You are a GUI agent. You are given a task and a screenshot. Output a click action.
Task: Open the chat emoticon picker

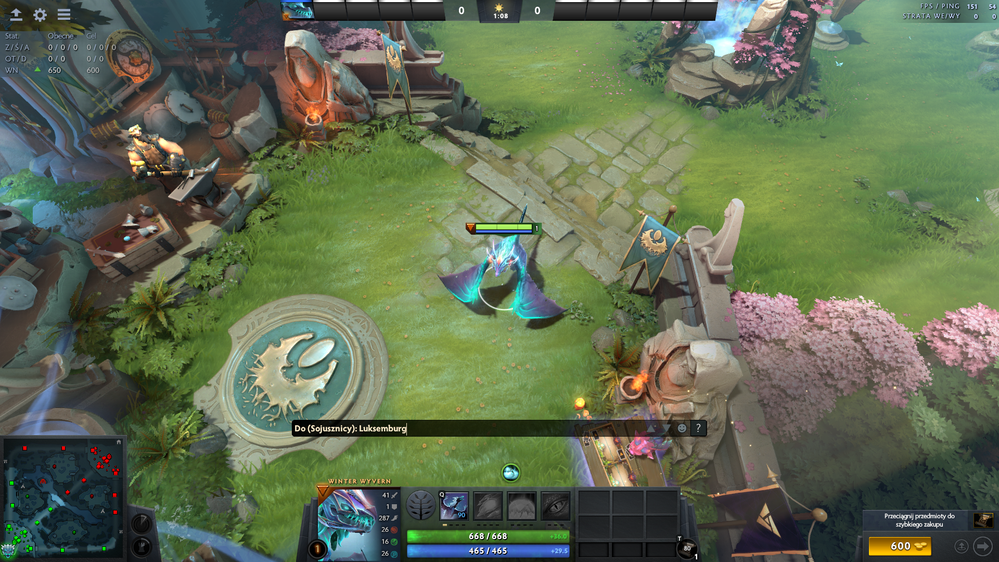[x=682, y=428]
